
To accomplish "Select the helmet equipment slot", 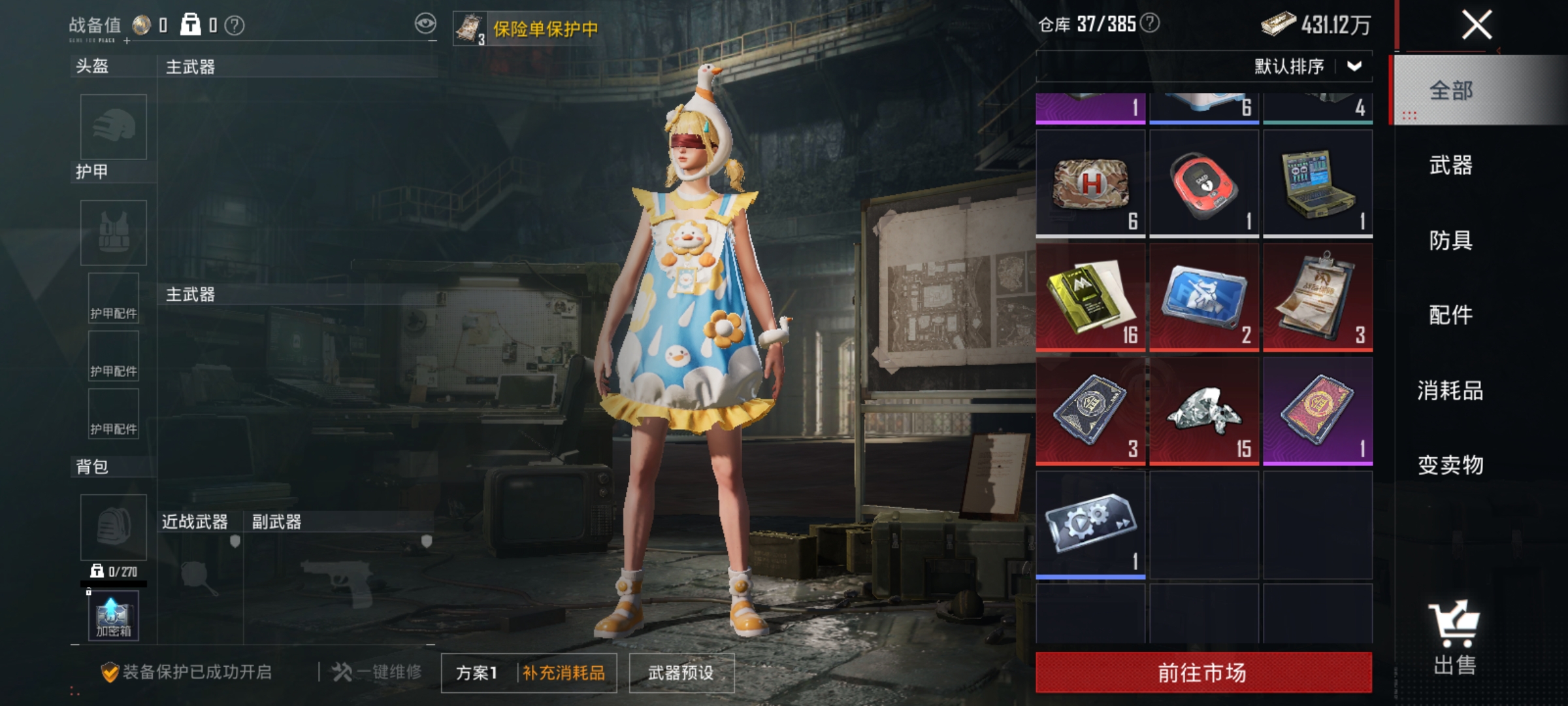I will [112, 127].
